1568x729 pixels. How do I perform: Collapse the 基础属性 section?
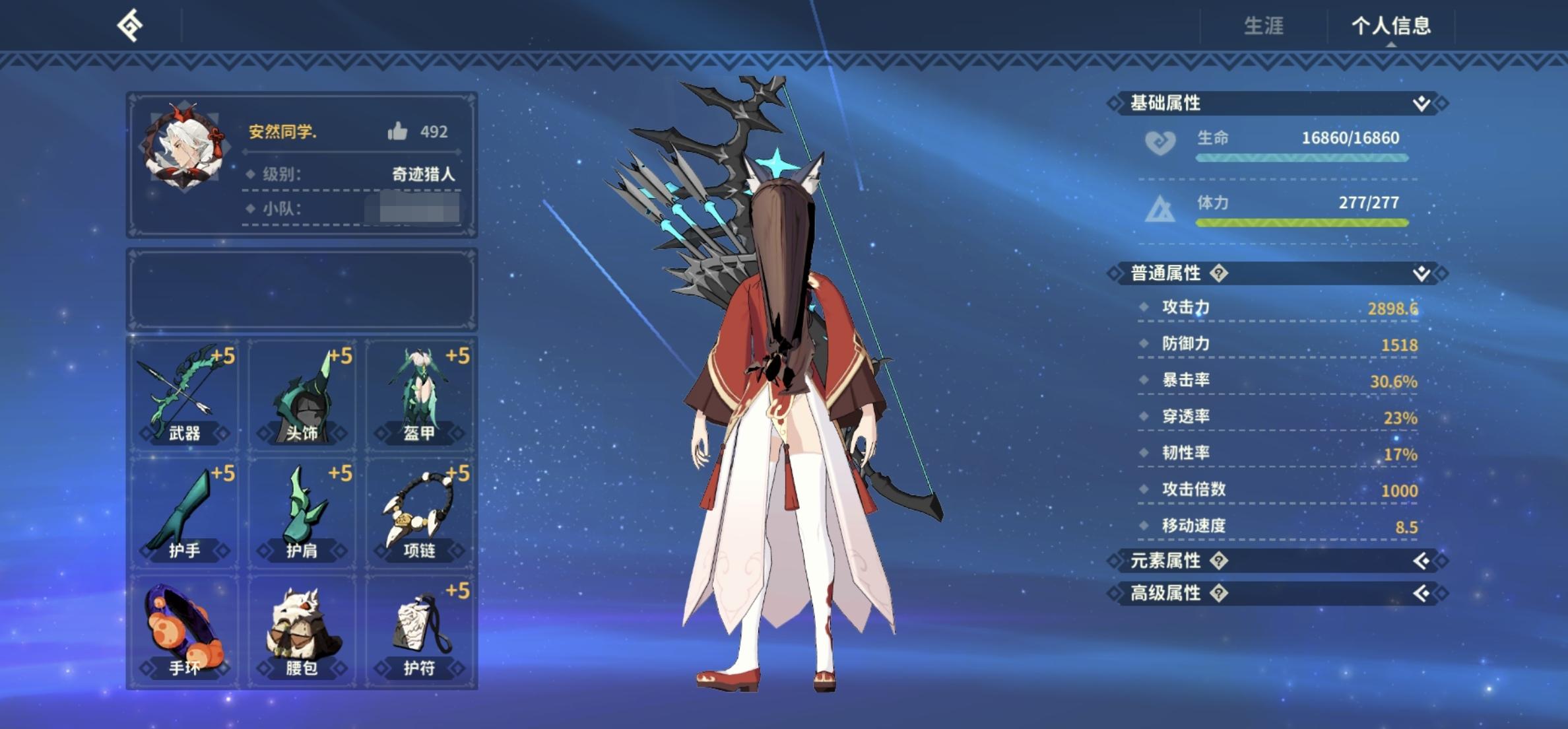click(x=1421, y=103)
